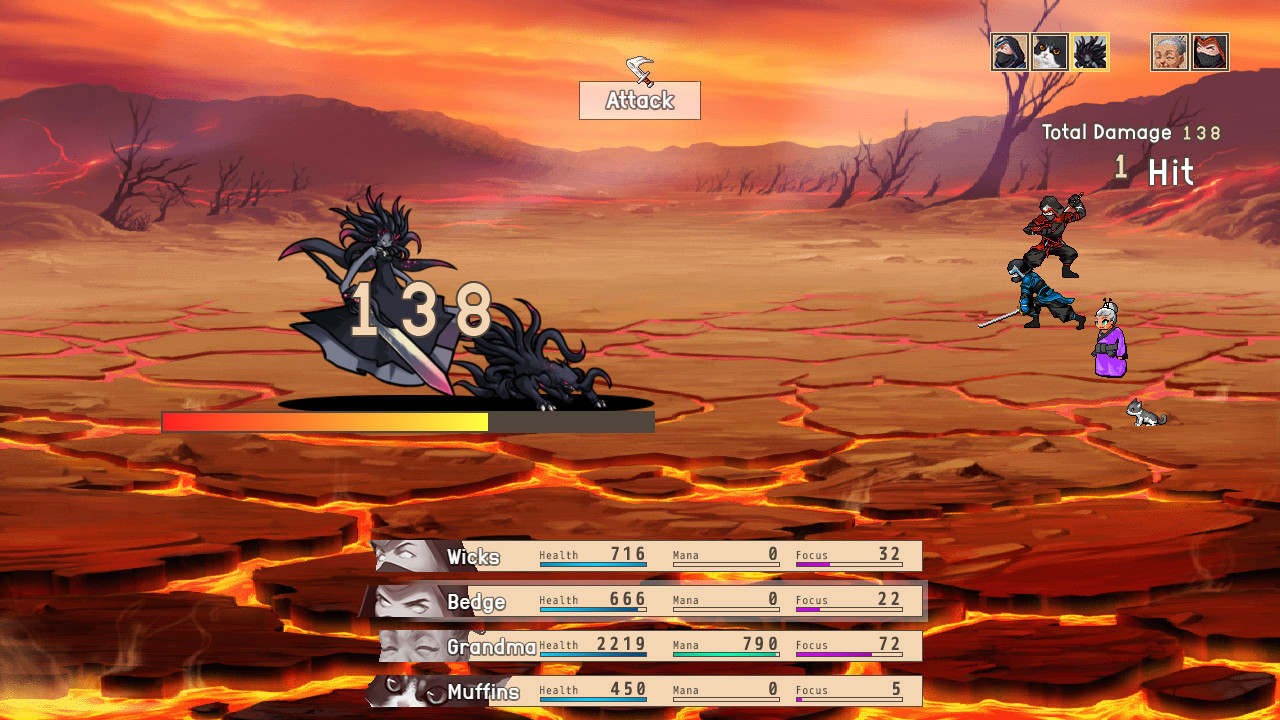
Task: Toggle Bedge's status row active
Action: point(650,601)
